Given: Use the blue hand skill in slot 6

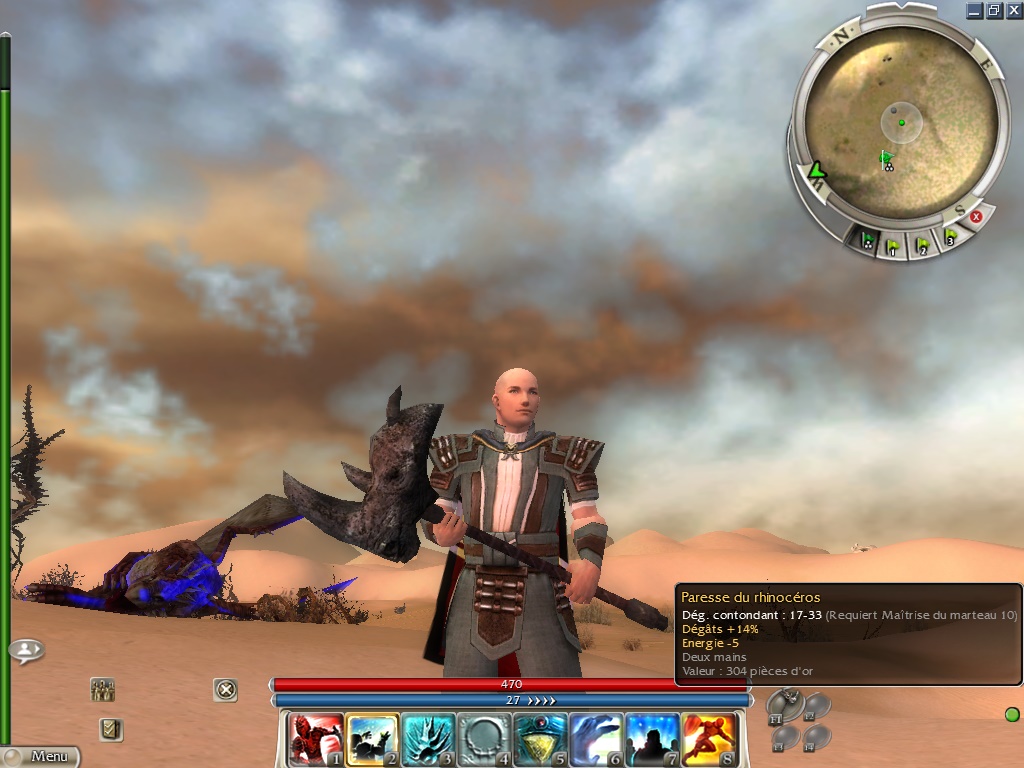Looking at the screenshot, I should point(597,740).
